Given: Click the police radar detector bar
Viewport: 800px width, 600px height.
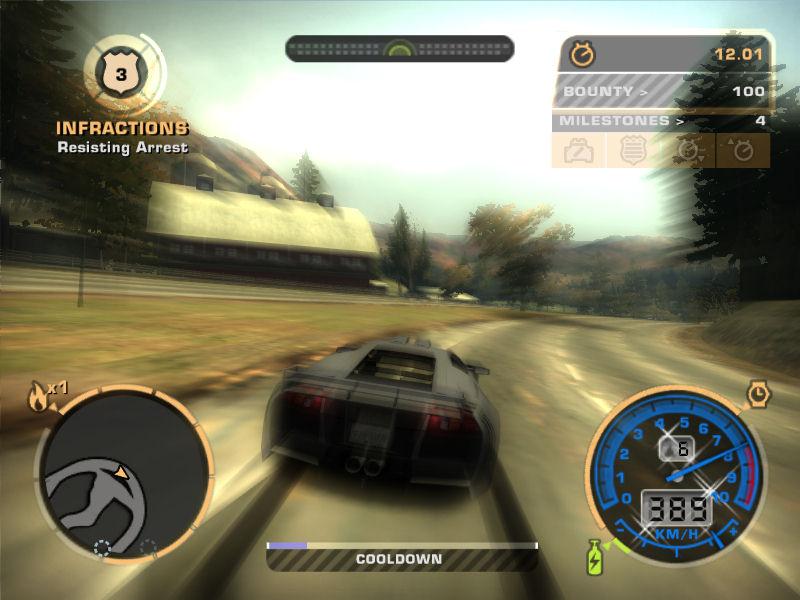Looking at the screenshot, I should pos(400,48).
